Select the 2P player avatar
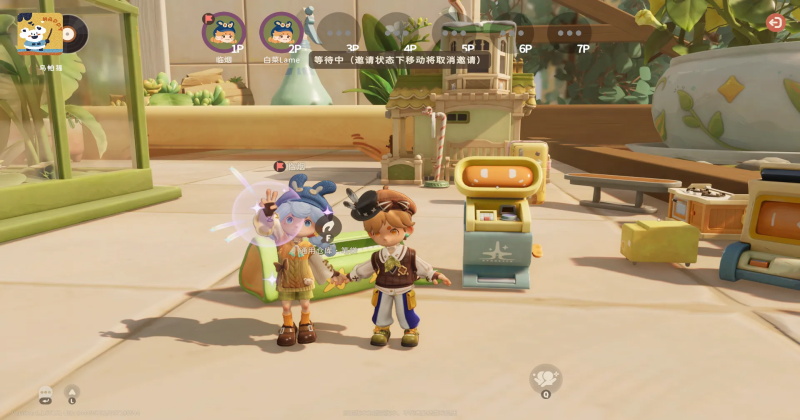The height and width of the screenshot is (420, 800). click(281, 31)
